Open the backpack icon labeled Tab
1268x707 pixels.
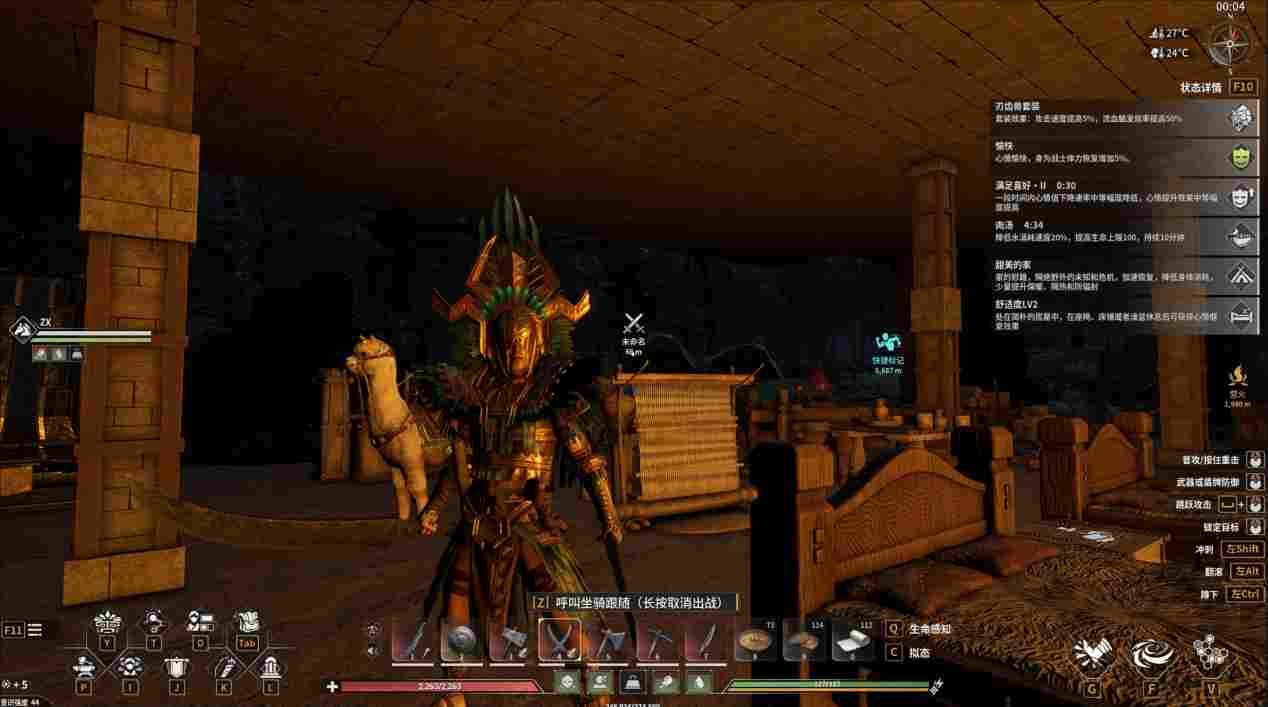coord(246,626)
